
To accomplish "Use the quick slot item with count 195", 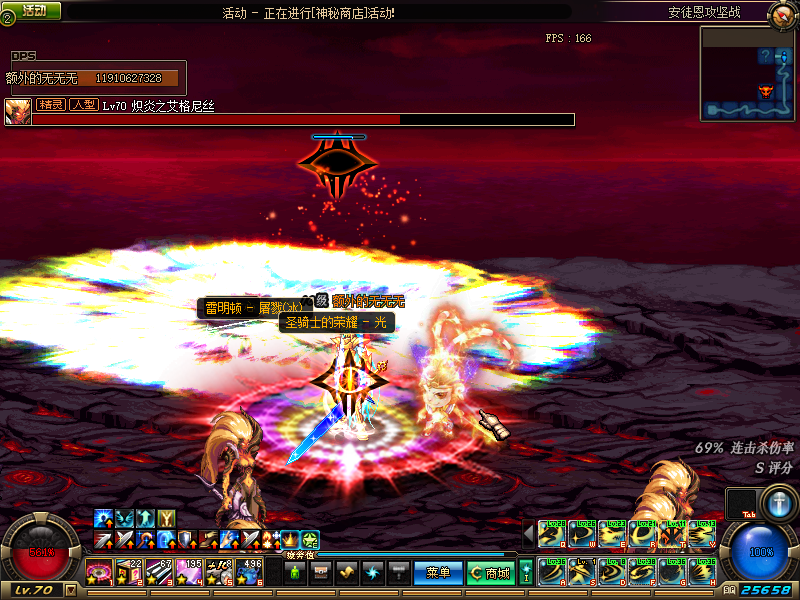I will (x=190, y=573).
